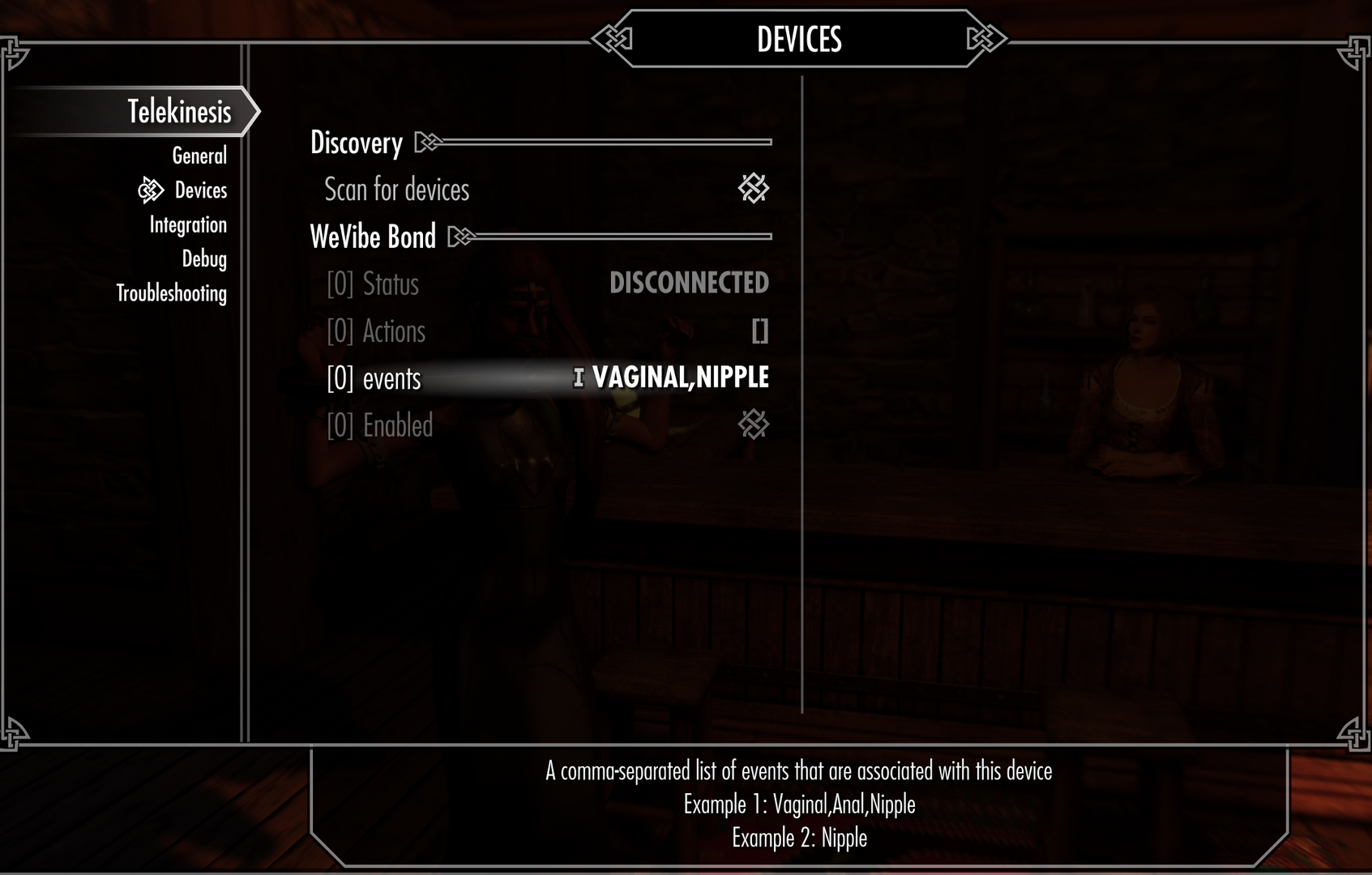Click the Scan for devices toggle icon
Viewport: 1372px width, 875px height.
coord(754,190)
